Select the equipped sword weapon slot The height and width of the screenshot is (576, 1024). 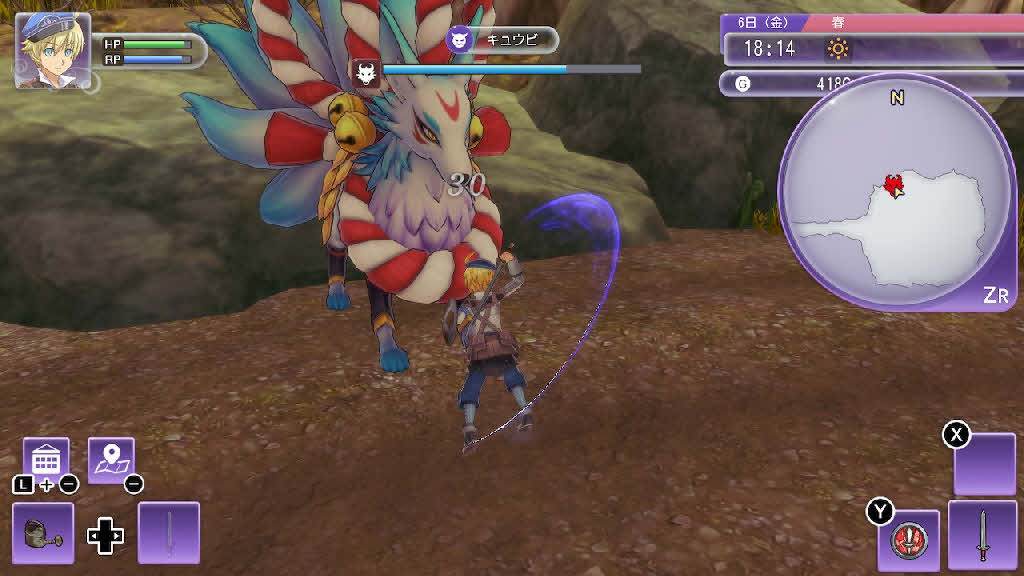(x=982, y=534)
